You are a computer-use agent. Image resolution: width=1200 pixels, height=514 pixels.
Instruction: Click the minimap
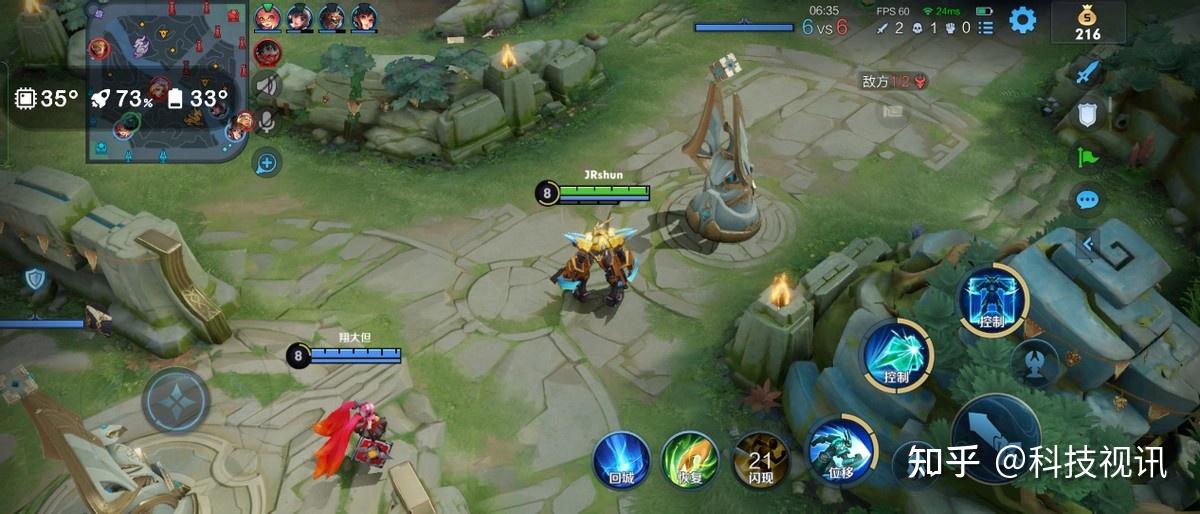point(166,80)
